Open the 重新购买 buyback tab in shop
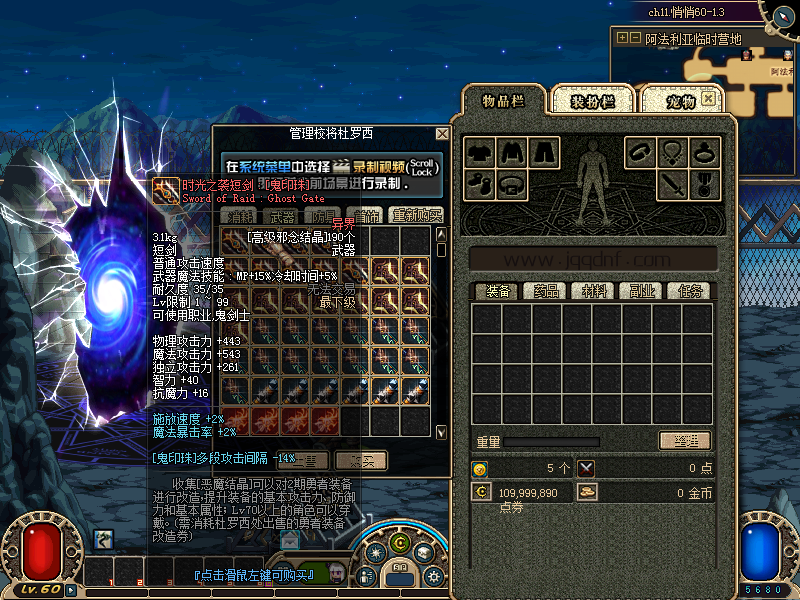 (416, 215)
